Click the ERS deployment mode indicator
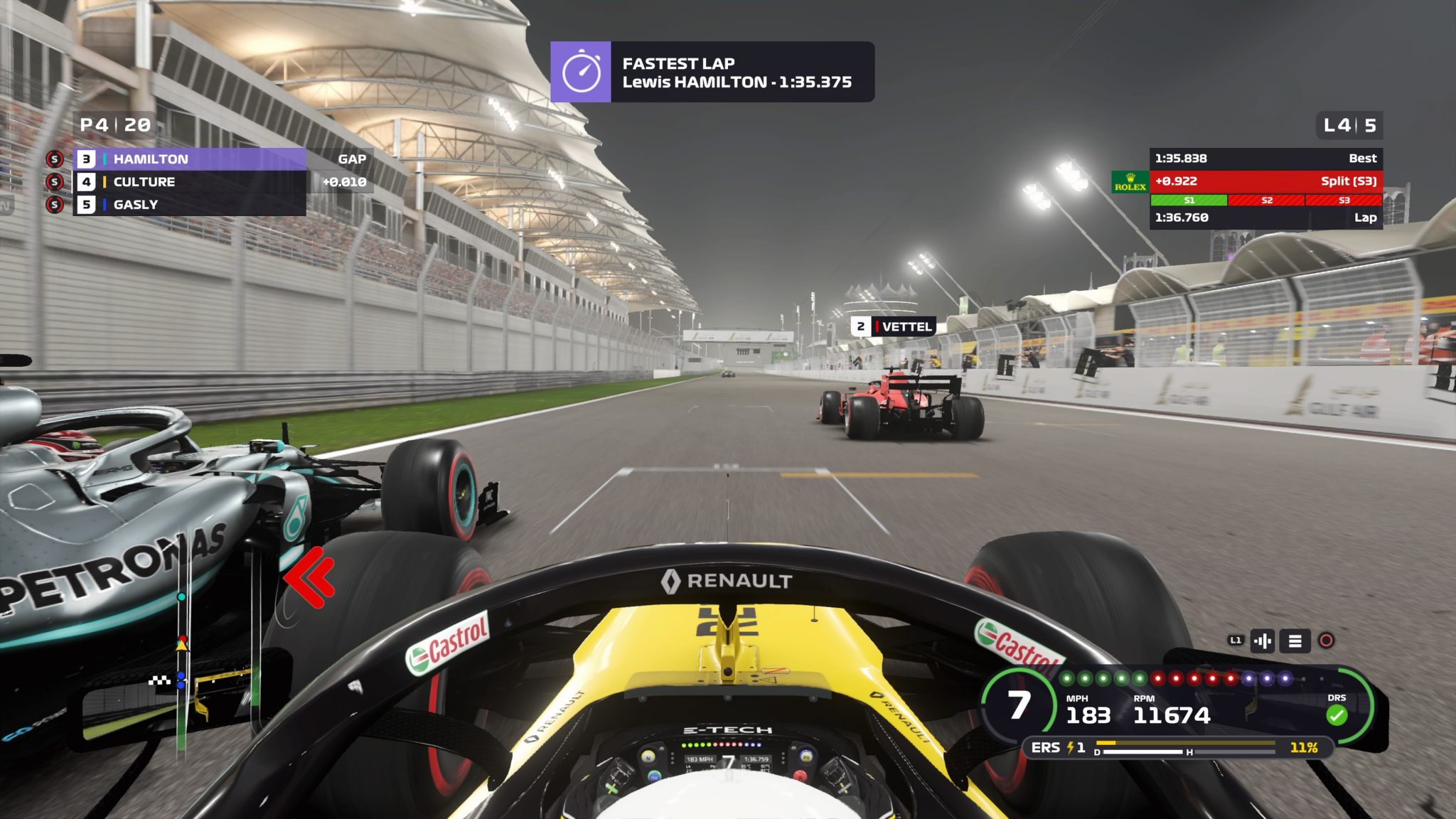The image size is (1456, 819). (1058, 747)
